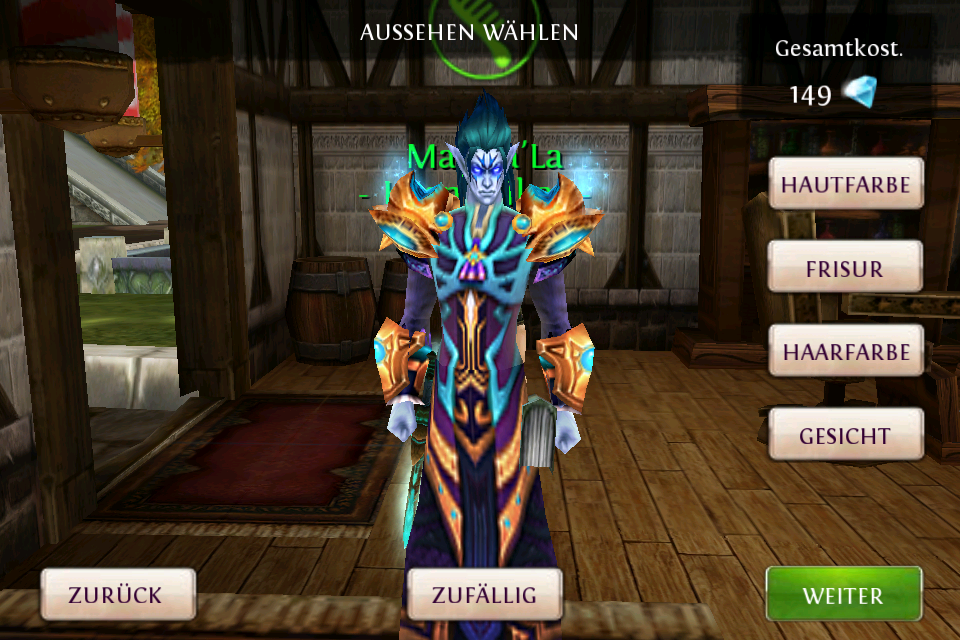The width and height of the screenshot is (960, 640).
Task: Open the Hautfarbe skin color option
Action: pyautogui.click(x=845, y=184)
